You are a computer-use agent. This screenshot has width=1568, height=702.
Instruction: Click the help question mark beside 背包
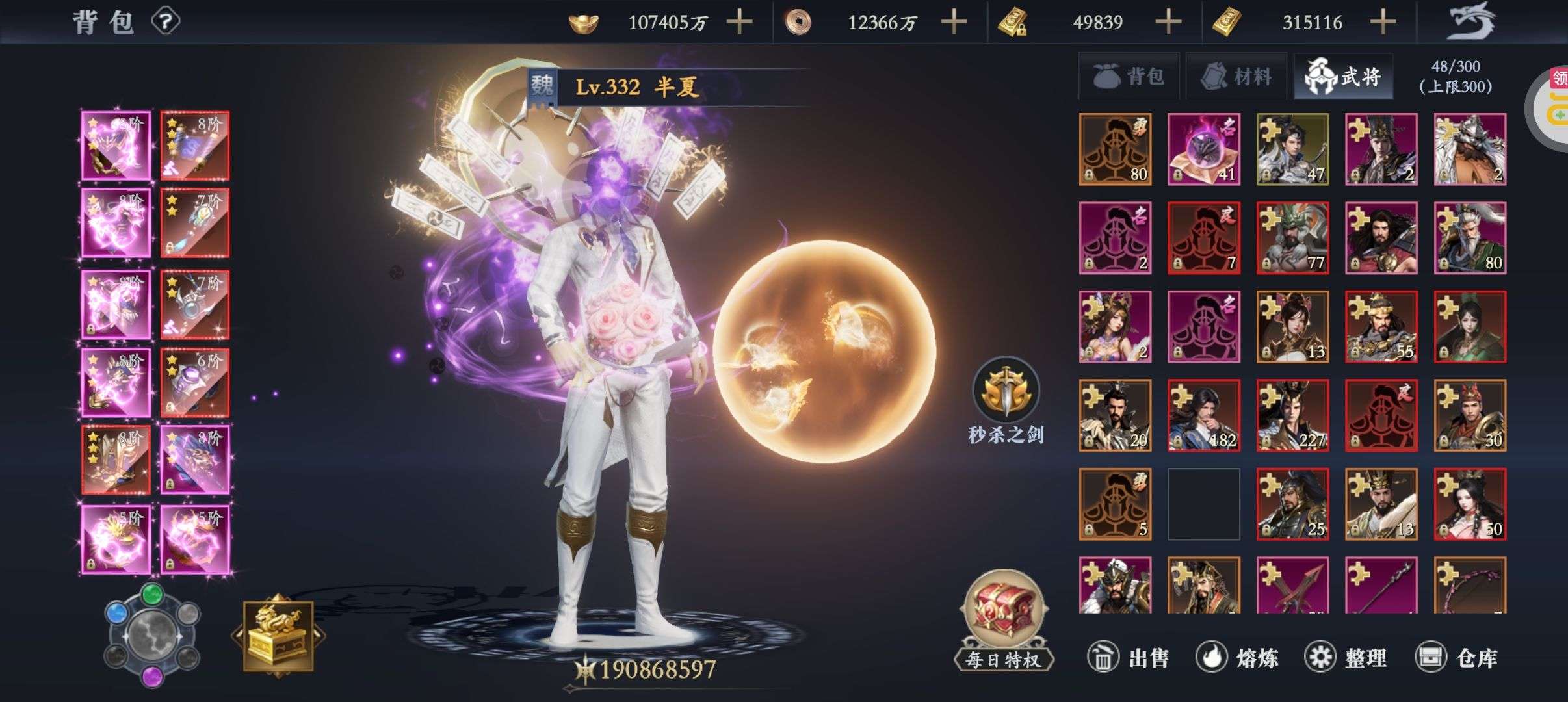[x=165, y=22]
